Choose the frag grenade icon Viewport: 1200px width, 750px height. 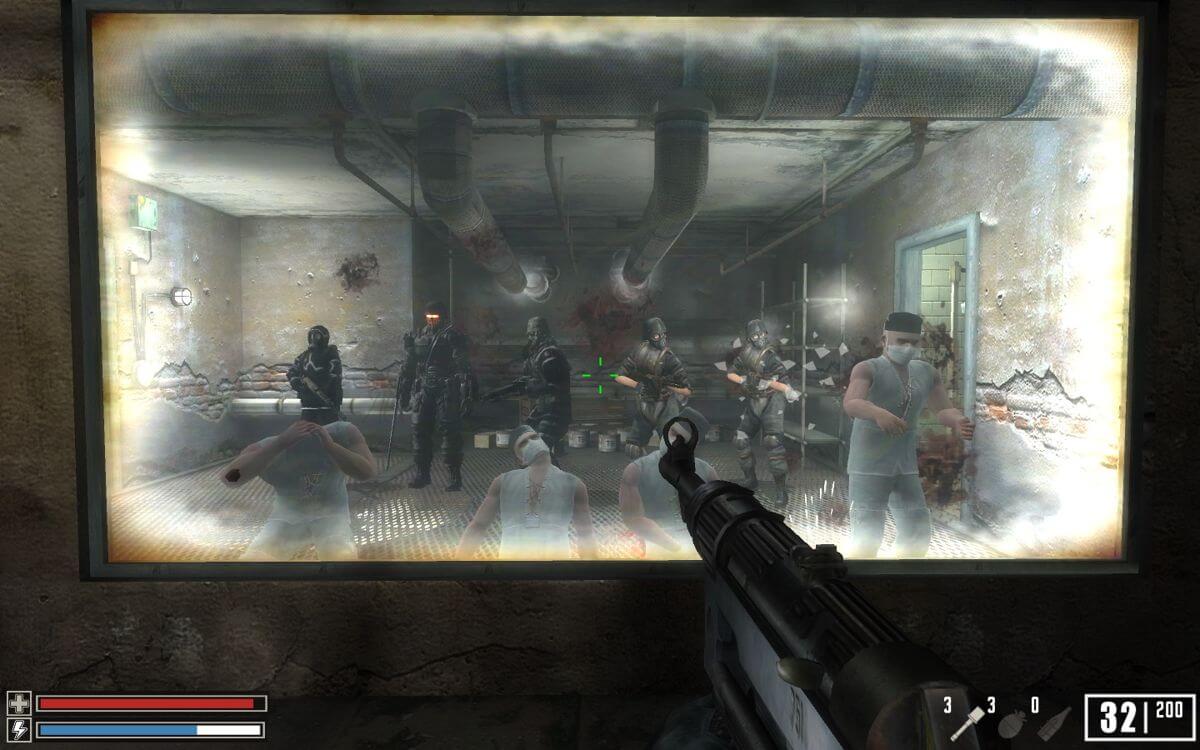[x=1011, y=723]
